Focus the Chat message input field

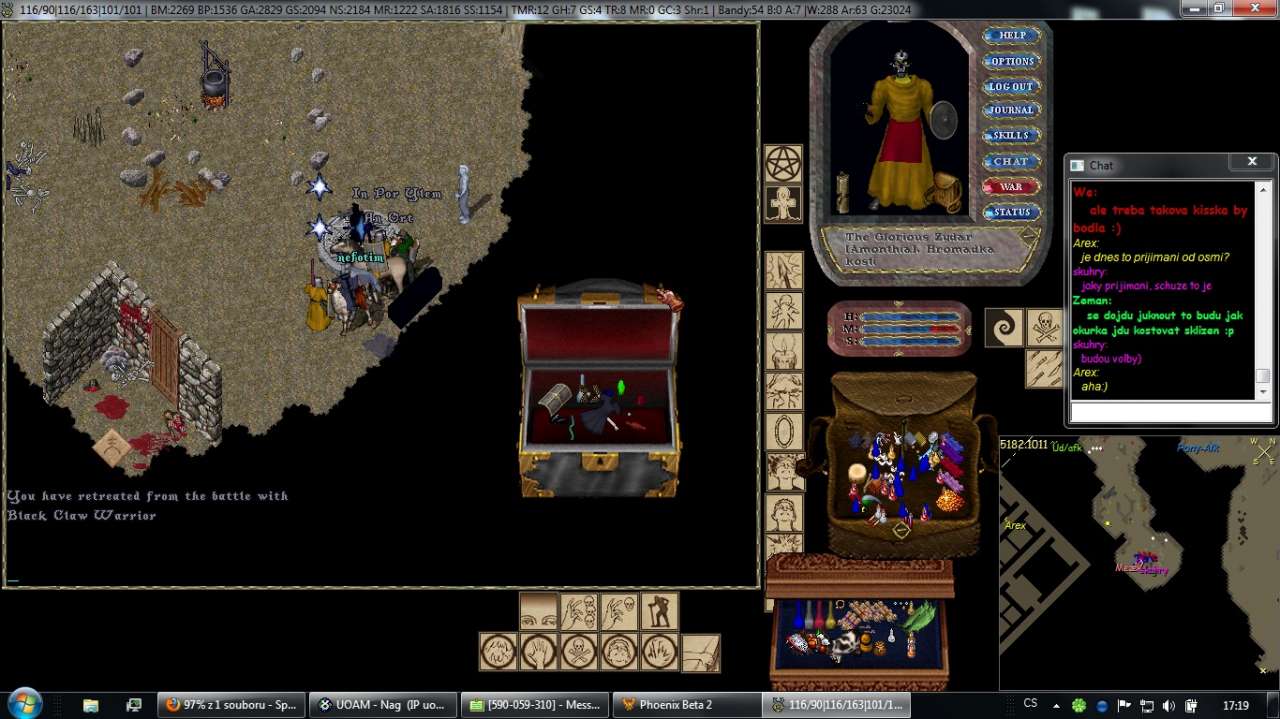(x=1170, y=412)
